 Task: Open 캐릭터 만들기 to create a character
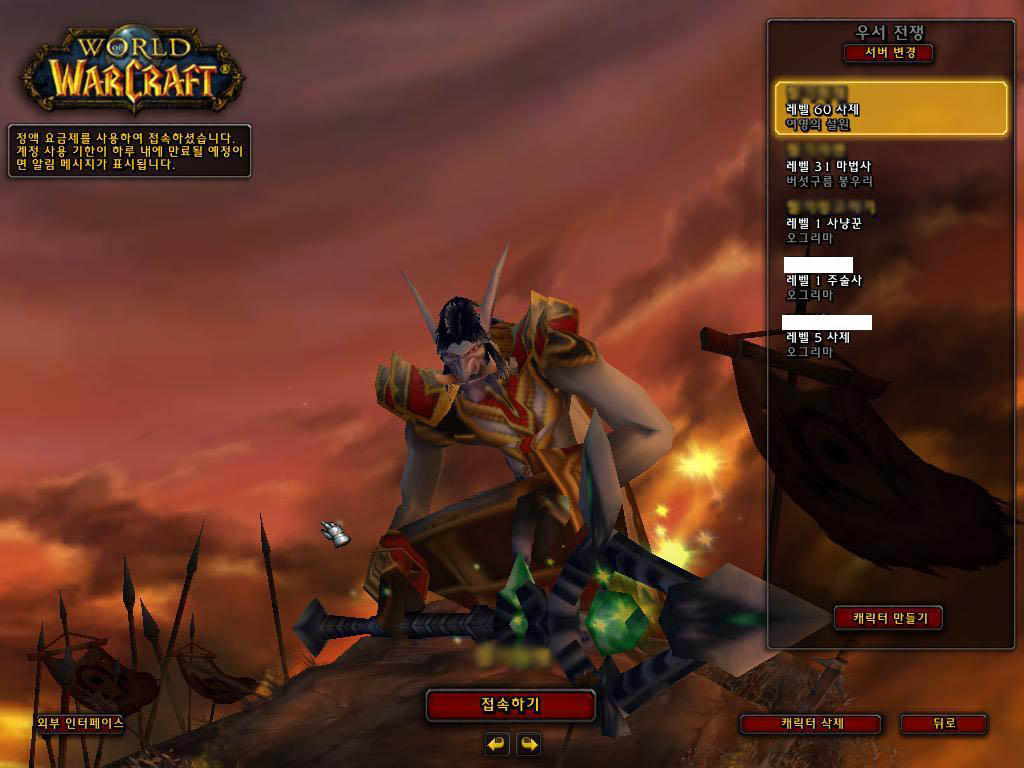[x=888, y=618]
